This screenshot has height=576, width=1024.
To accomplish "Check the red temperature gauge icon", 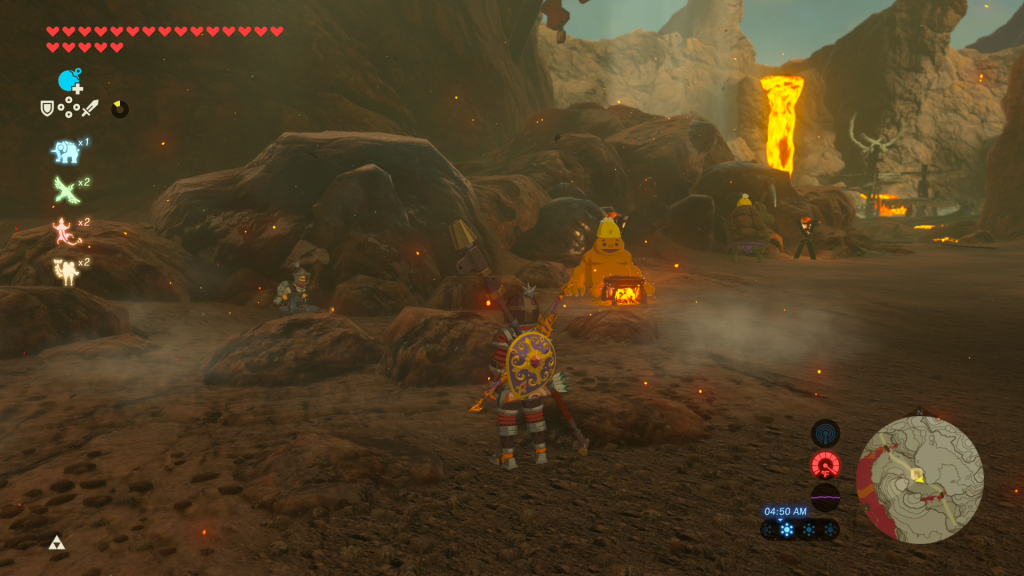I will click(825, 465).
